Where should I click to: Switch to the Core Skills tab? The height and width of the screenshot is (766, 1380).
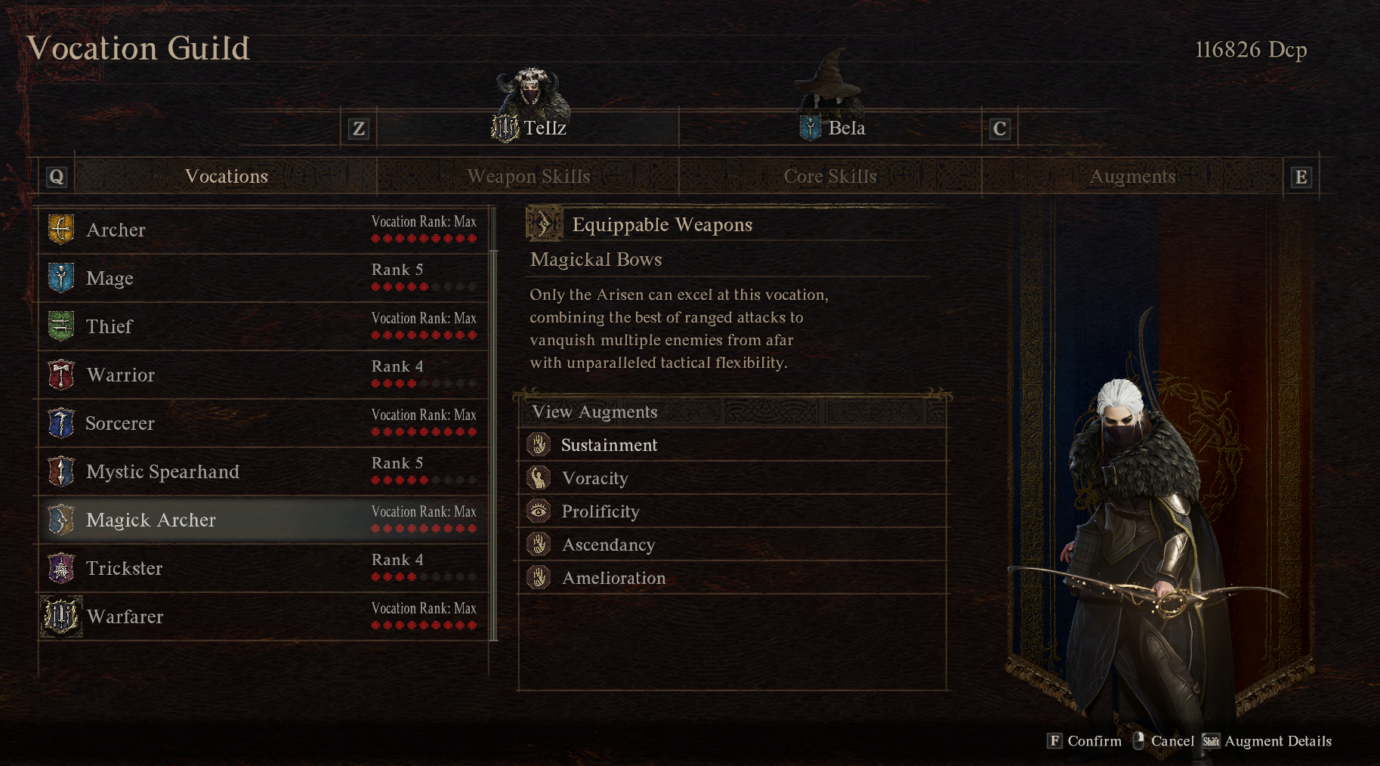coord(830,176)
